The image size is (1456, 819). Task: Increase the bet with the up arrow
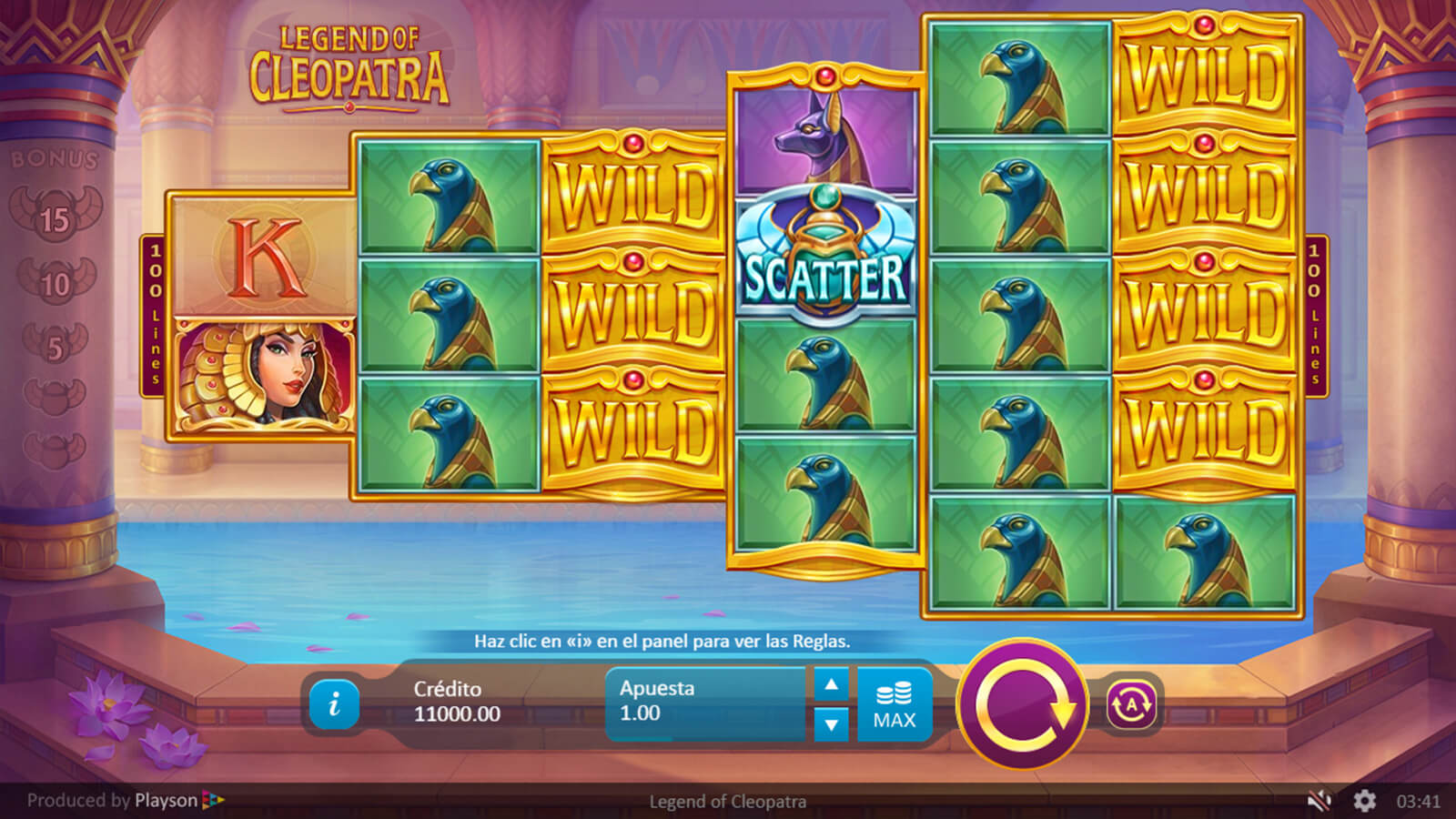[831, 685]
